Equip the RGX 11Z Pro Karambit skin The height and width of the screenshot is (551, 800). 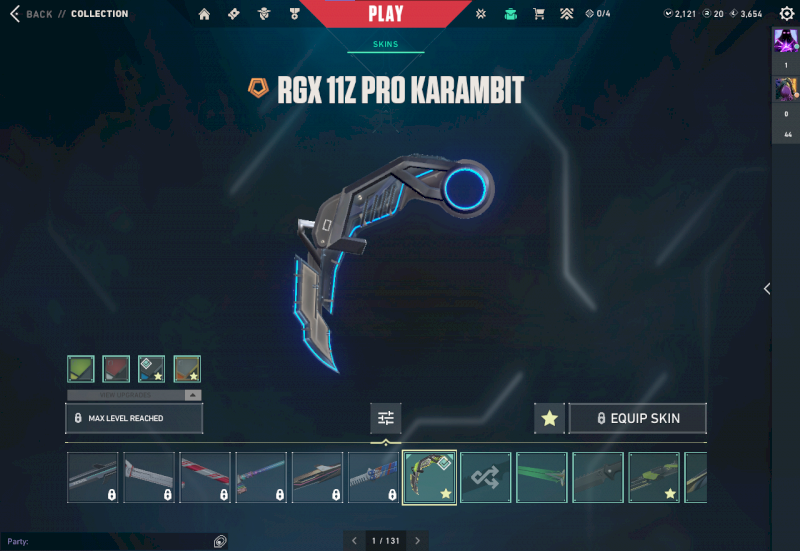click(x=638, y=418)
